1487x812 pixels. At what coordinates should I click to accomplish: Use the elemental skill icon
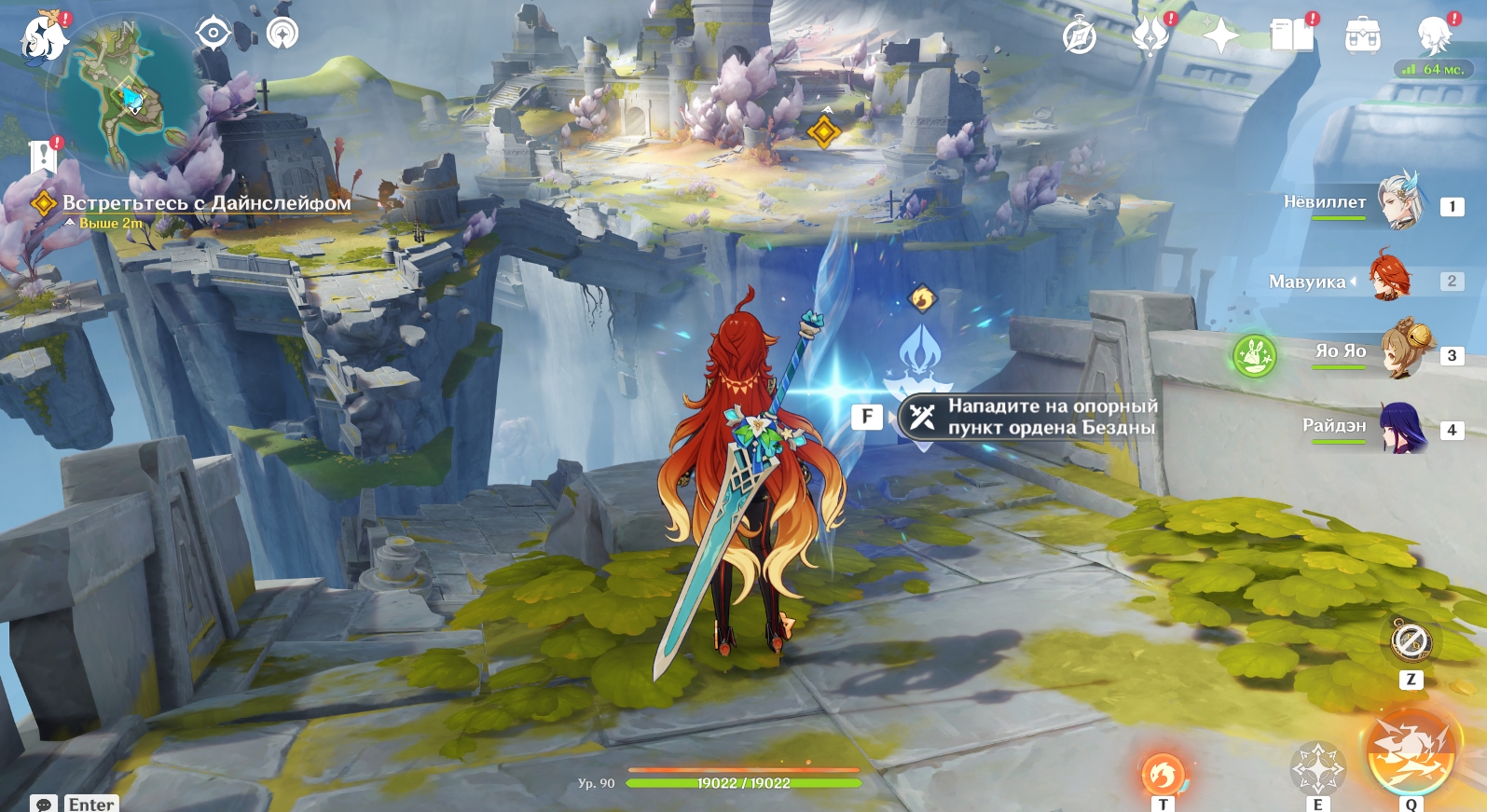tap(1316, 767)
